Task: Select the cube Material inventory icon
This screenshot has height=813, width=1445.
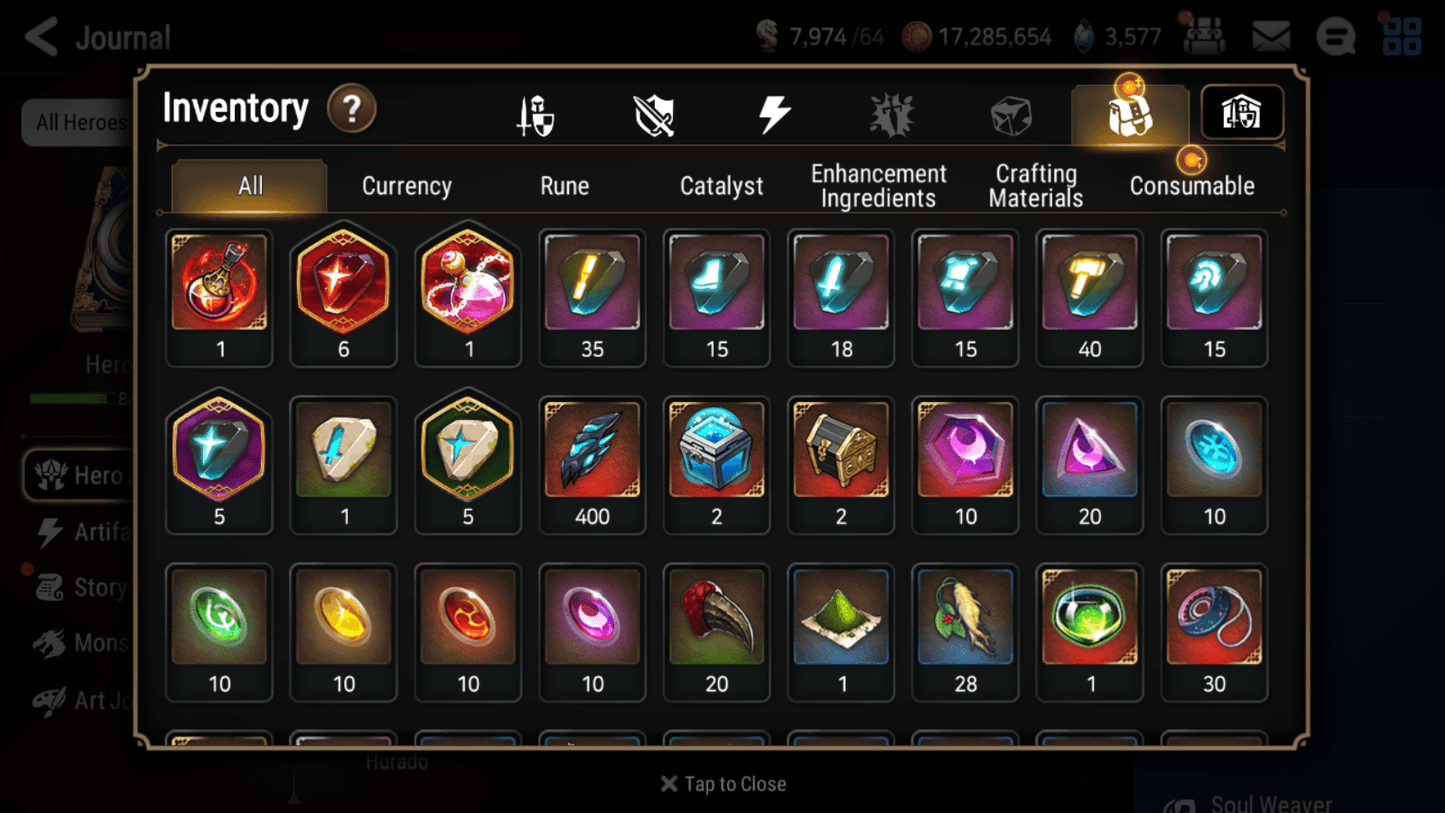Action: click(x=1011, y=113)
